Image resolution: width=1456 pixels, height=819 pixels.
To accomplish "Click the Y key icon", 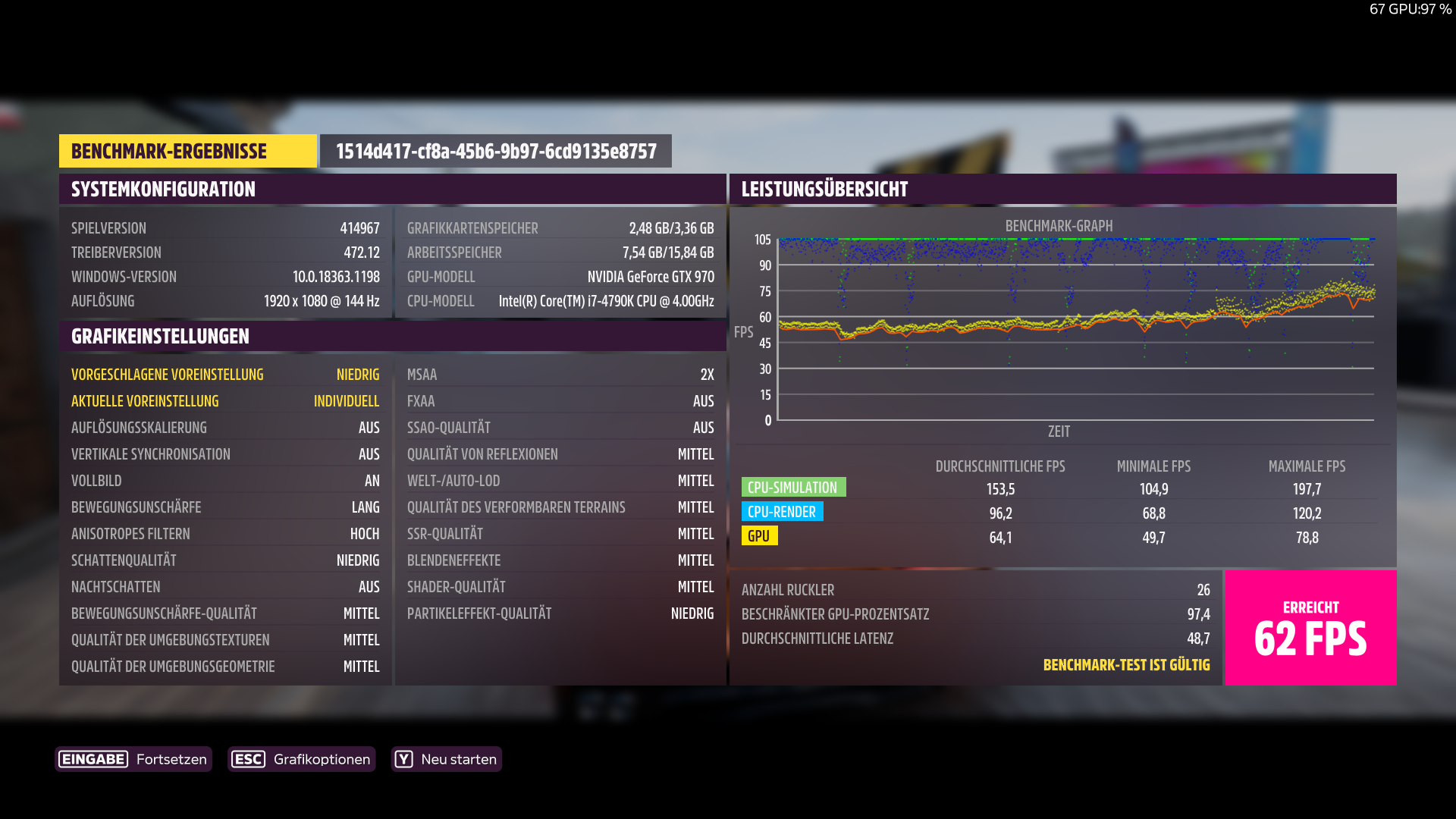I will pos(404,759).
